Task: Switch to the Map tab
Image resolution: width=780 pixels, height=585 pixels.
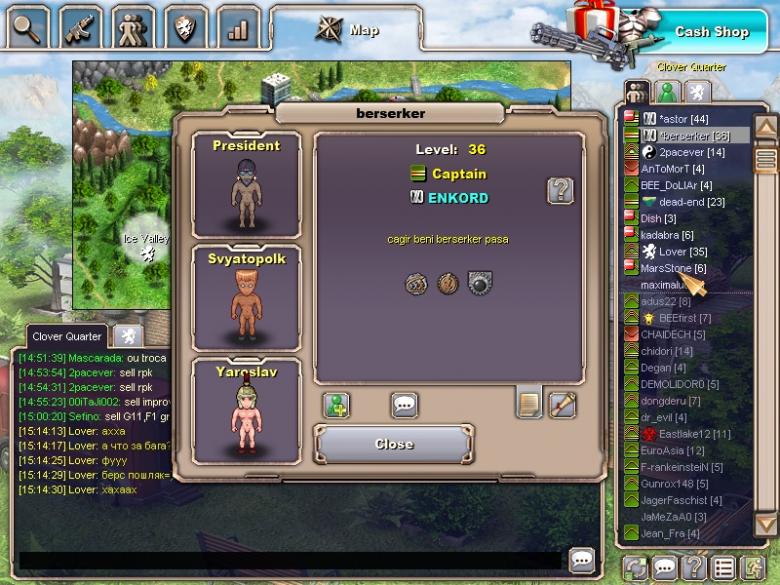Action: pyautogui.click(x=350, y=30)
